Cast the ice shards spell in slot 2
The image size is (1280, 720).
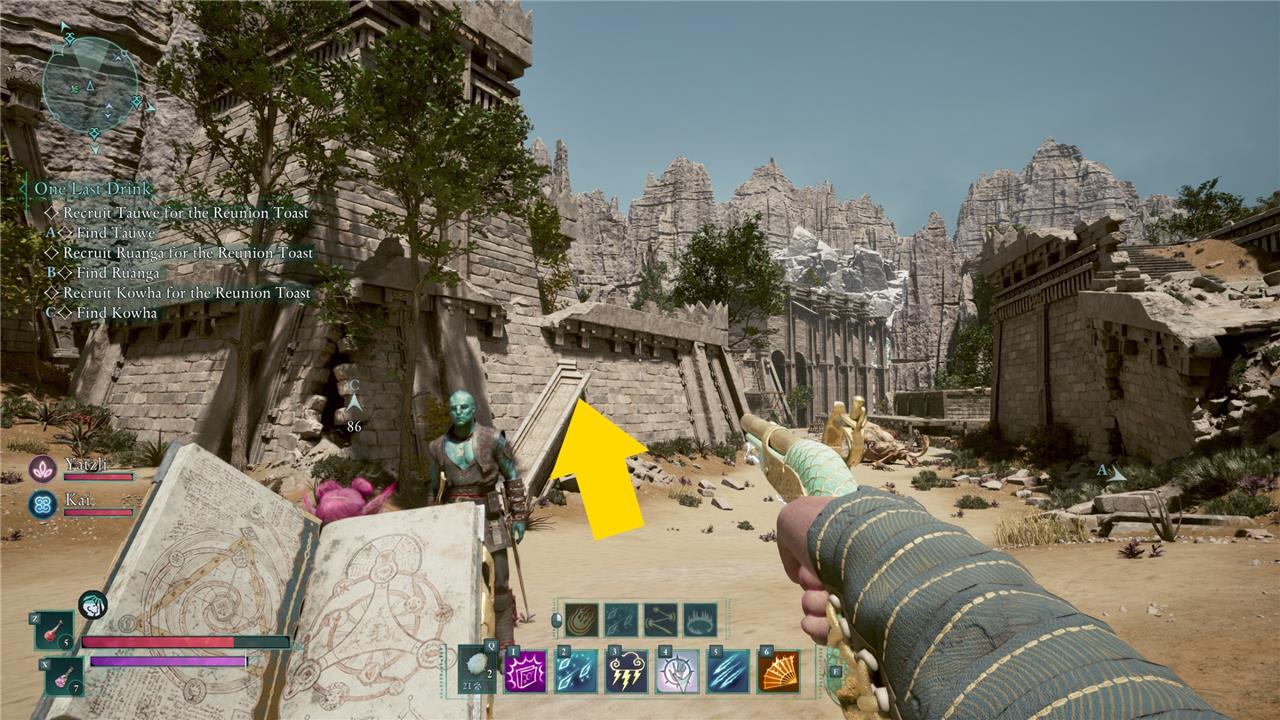[576, 671]
